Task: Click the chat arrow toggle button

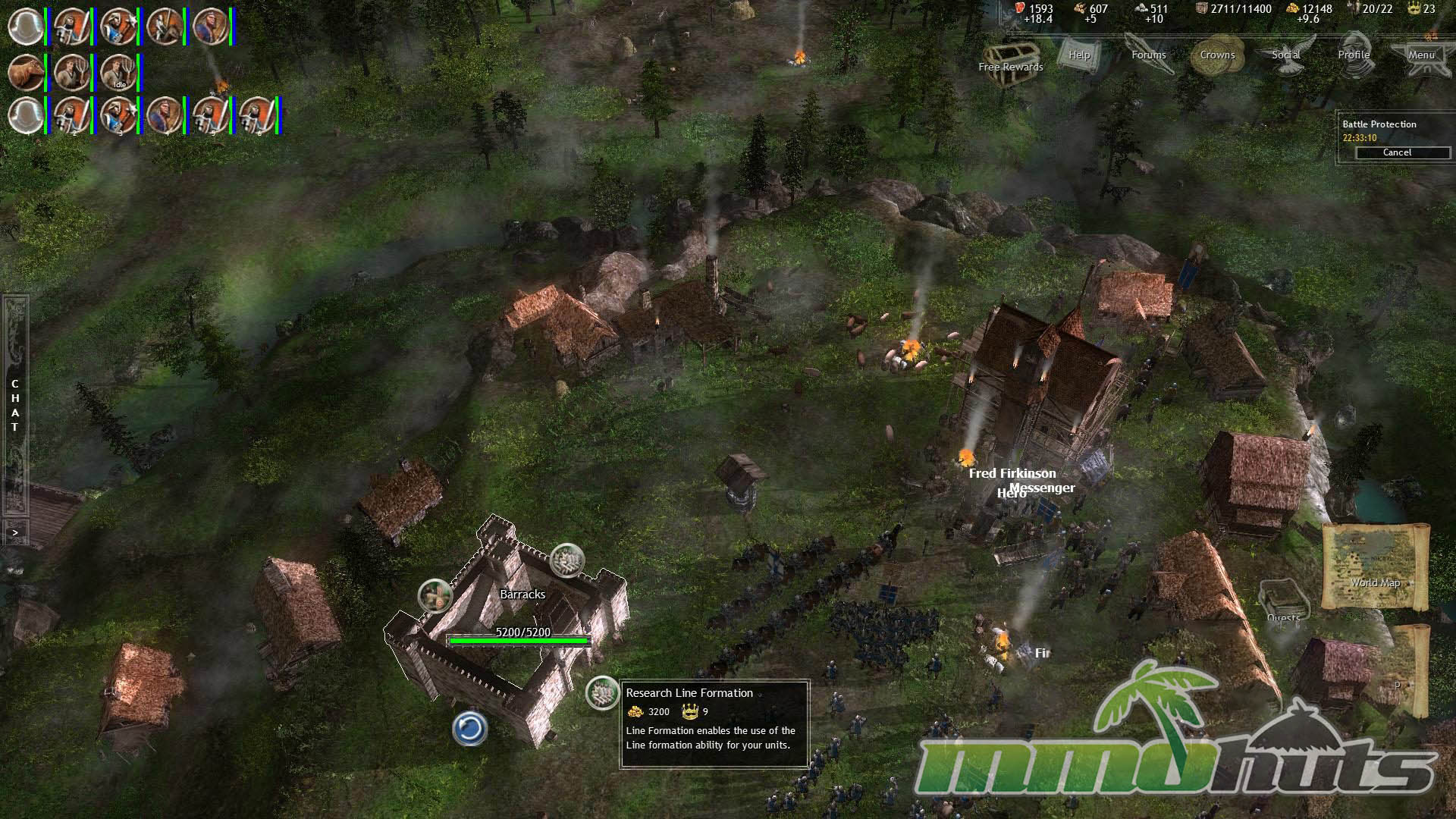Action: [x=15, y=532]
